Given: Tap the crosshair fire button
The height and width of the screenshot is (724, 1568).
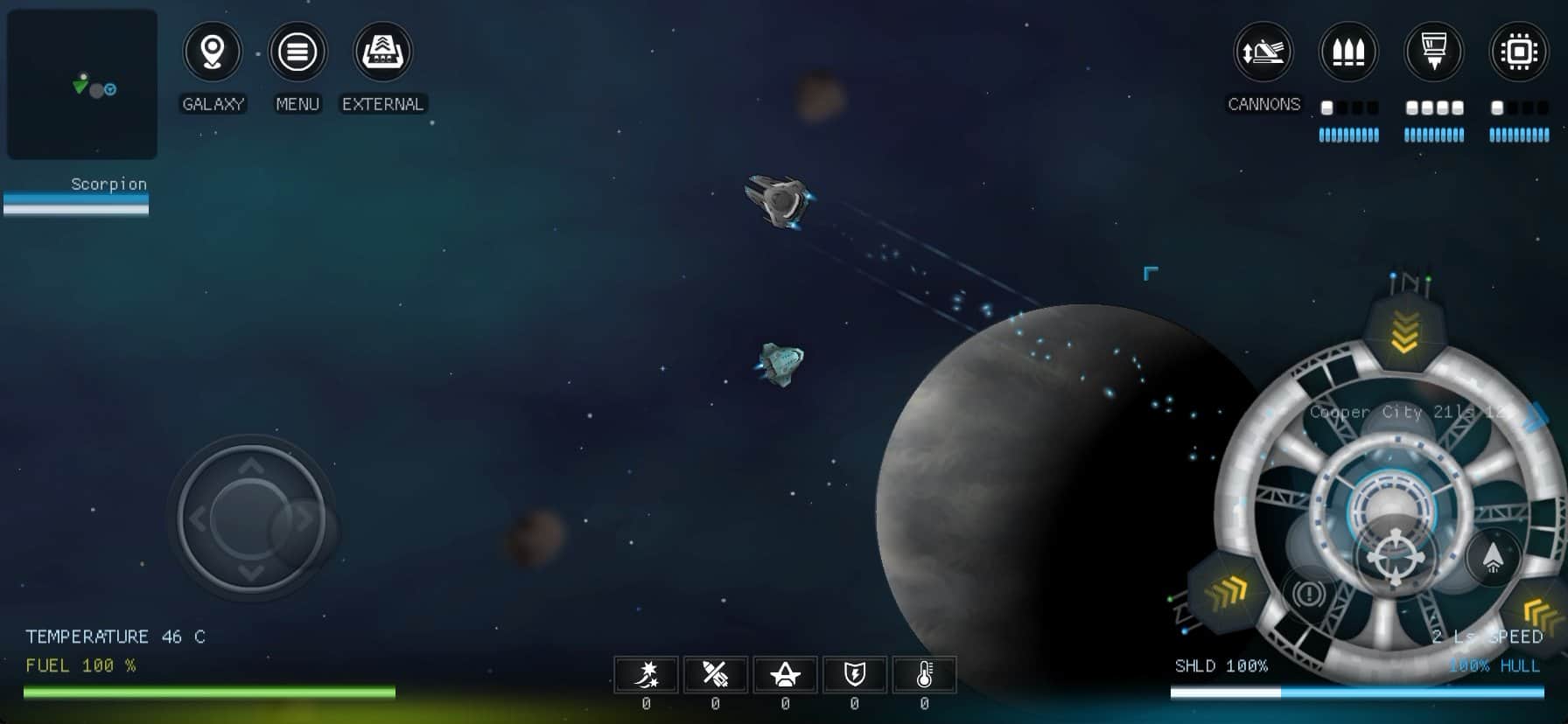Looking at the screenshot, I should pos(1396,557).
